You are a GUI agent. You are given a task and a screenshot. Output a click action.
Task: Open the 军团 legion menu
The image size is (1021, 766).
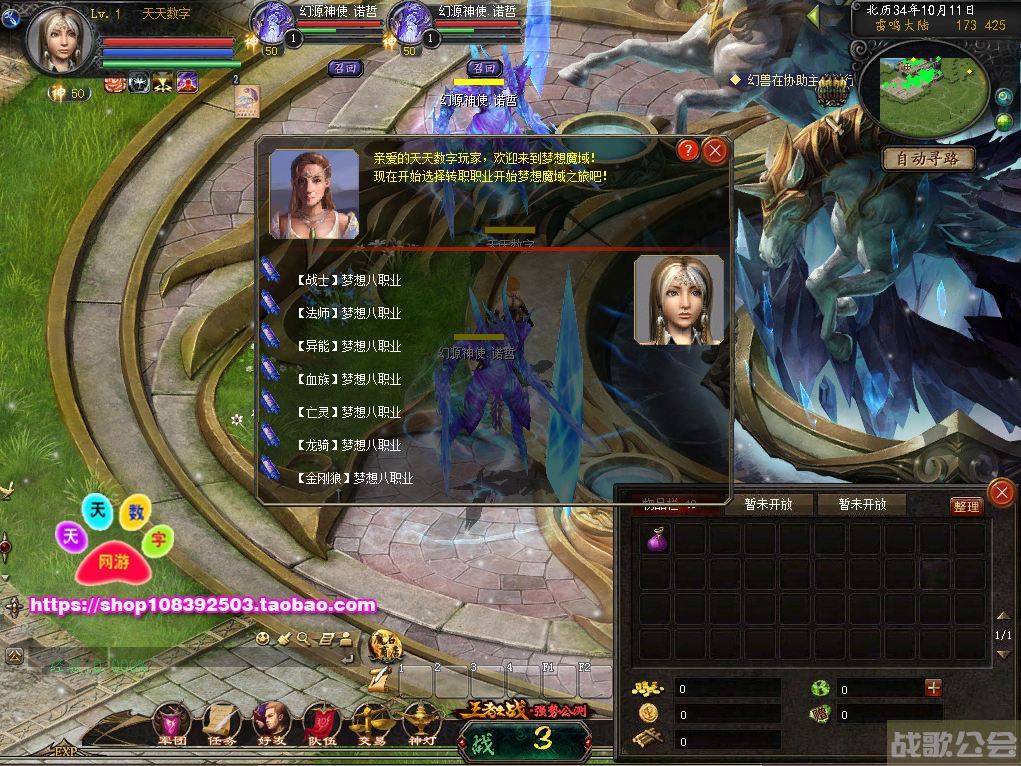pos(173,722)
